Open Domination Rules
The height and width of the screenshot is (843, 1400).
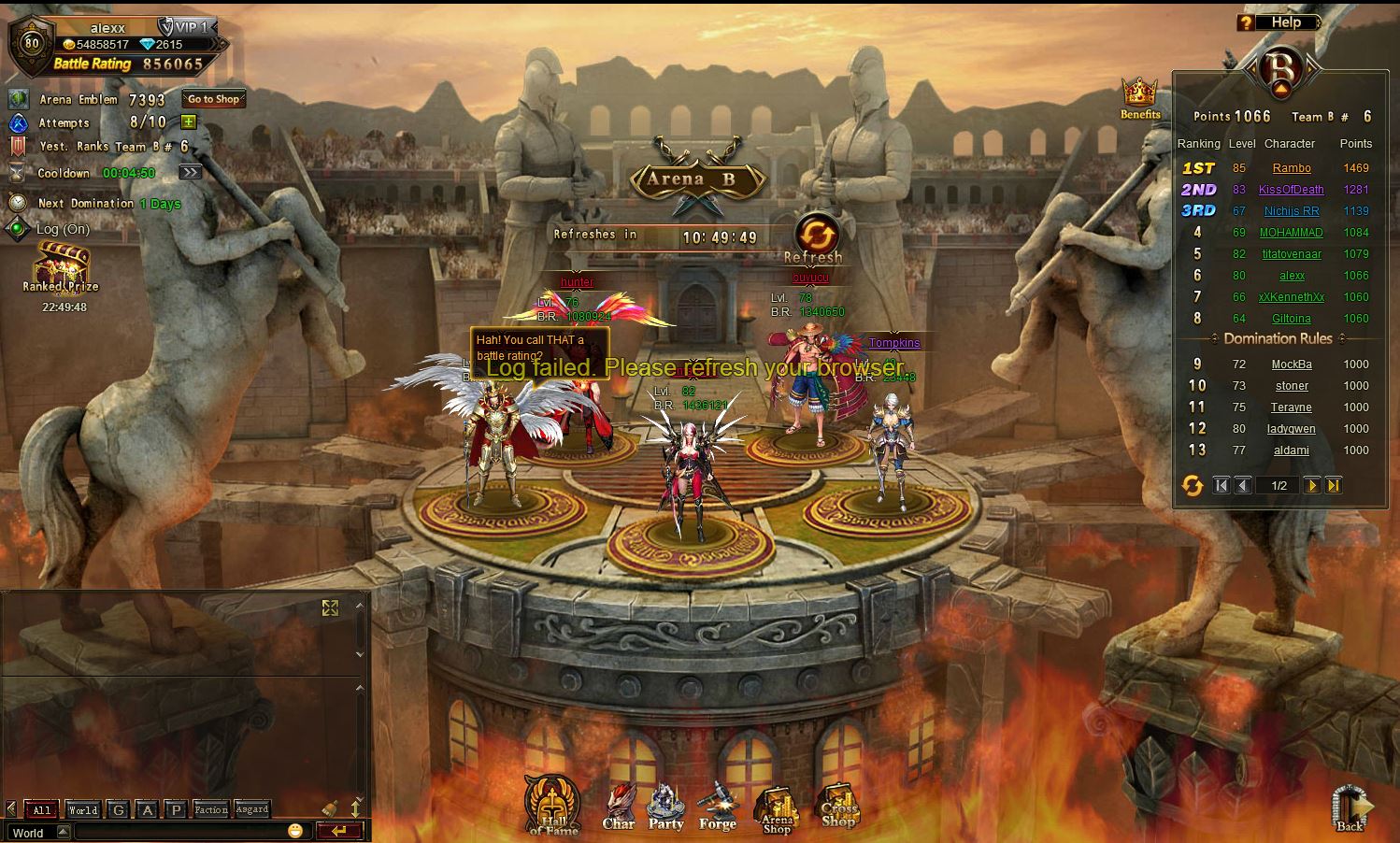tap(1278, 338)
